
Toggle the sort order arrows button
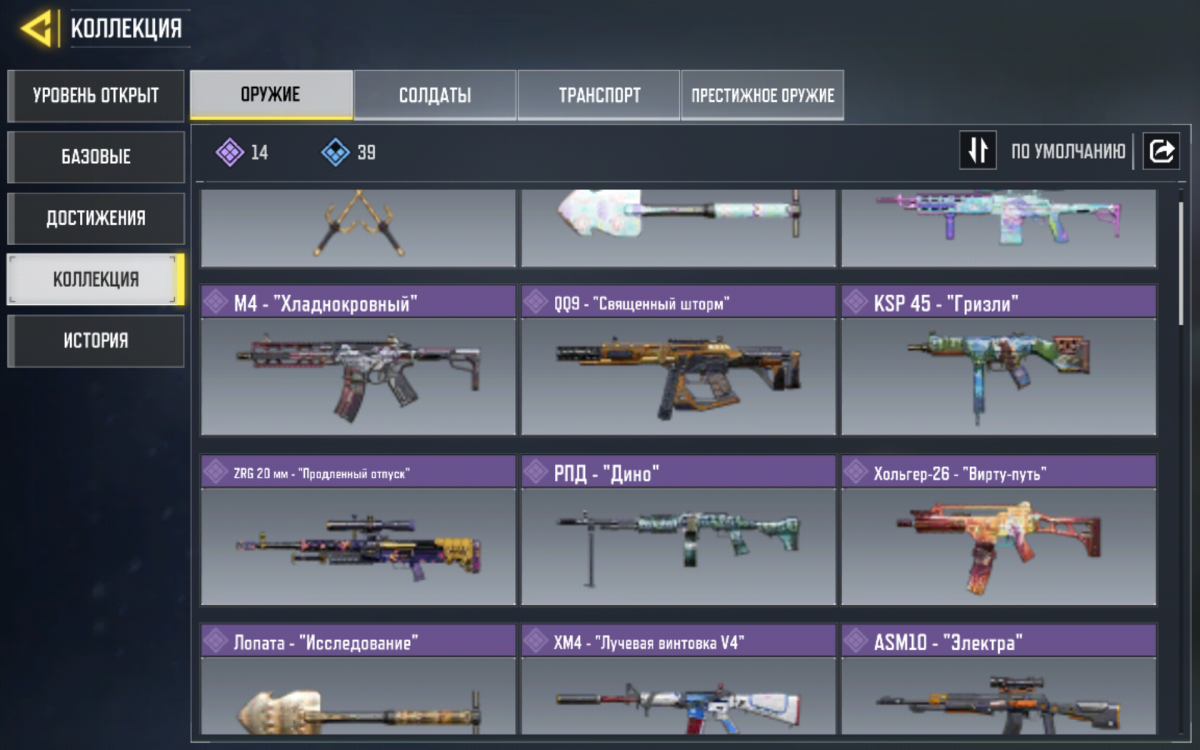click(x=978, y=151)
